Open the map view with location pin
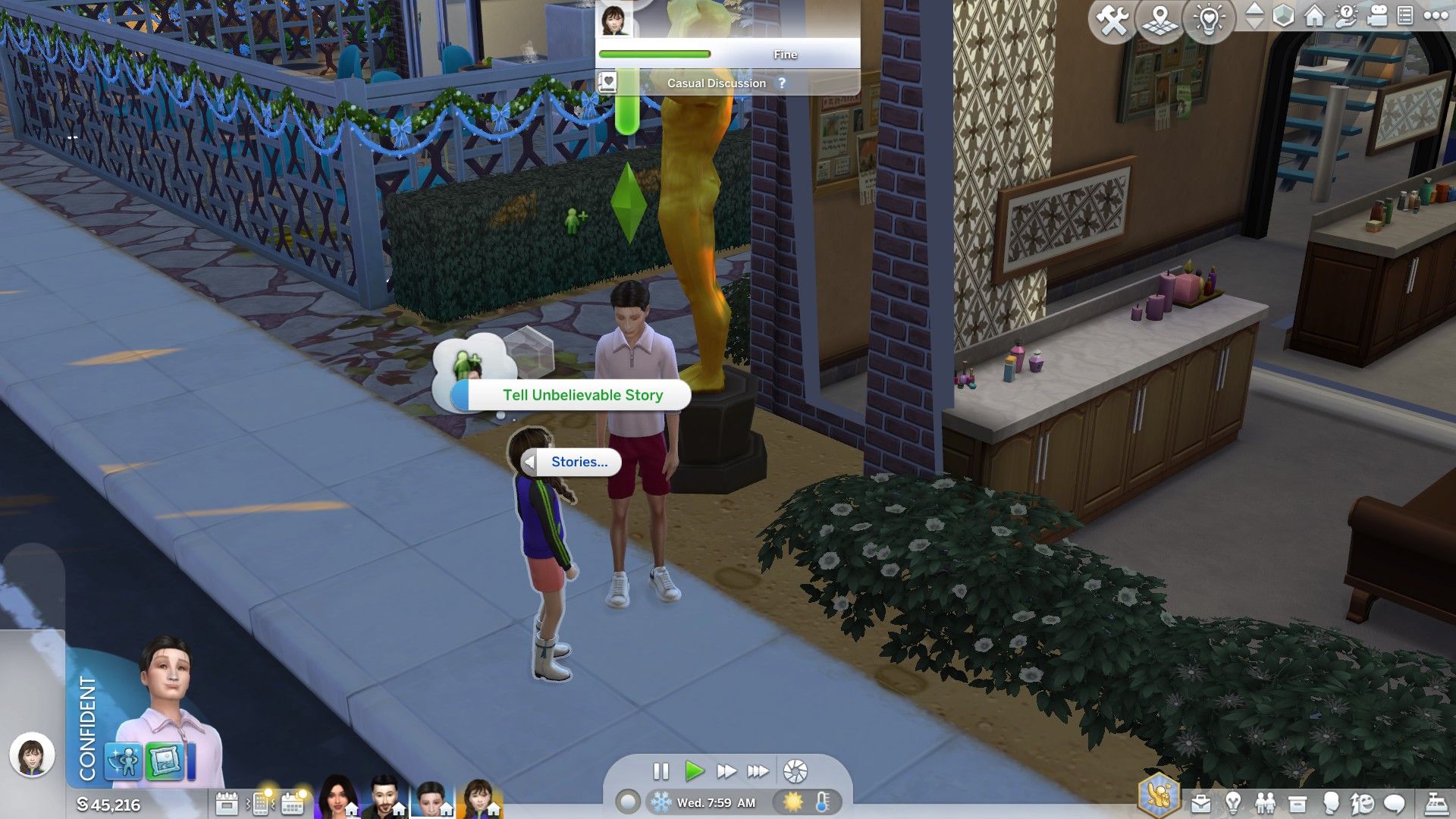This screenshot has height=819, width=1456. click(x=1160, y=20)
